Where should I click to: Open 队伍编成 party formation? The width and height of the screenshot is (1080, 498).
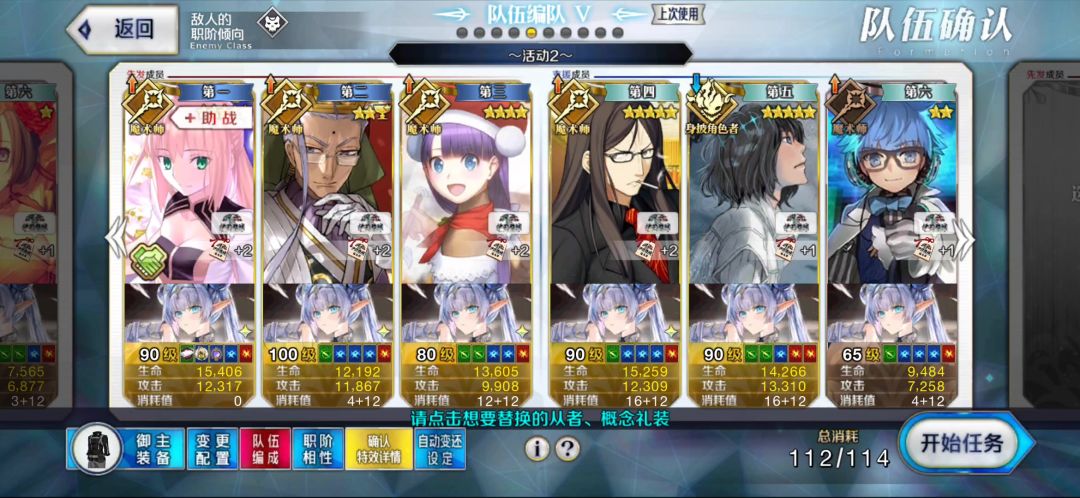[266, 449]
